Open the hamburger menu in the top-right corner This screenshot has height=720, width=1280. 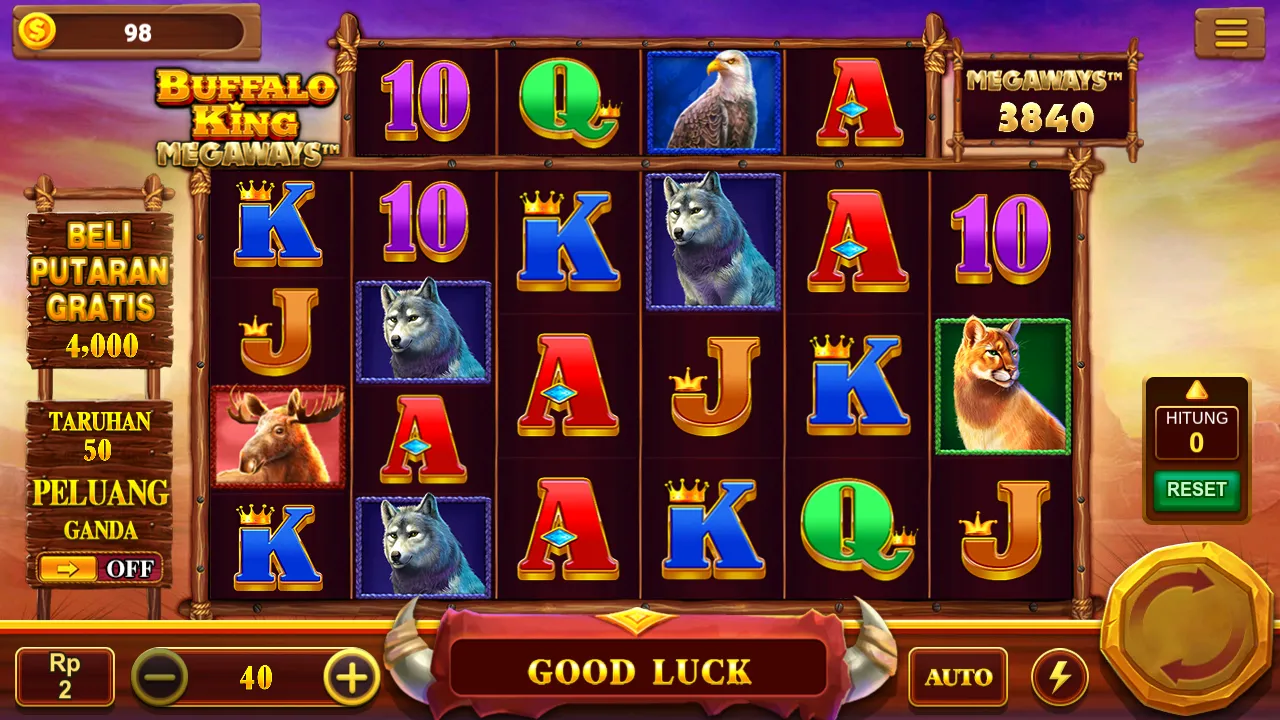coord(1229,31)
